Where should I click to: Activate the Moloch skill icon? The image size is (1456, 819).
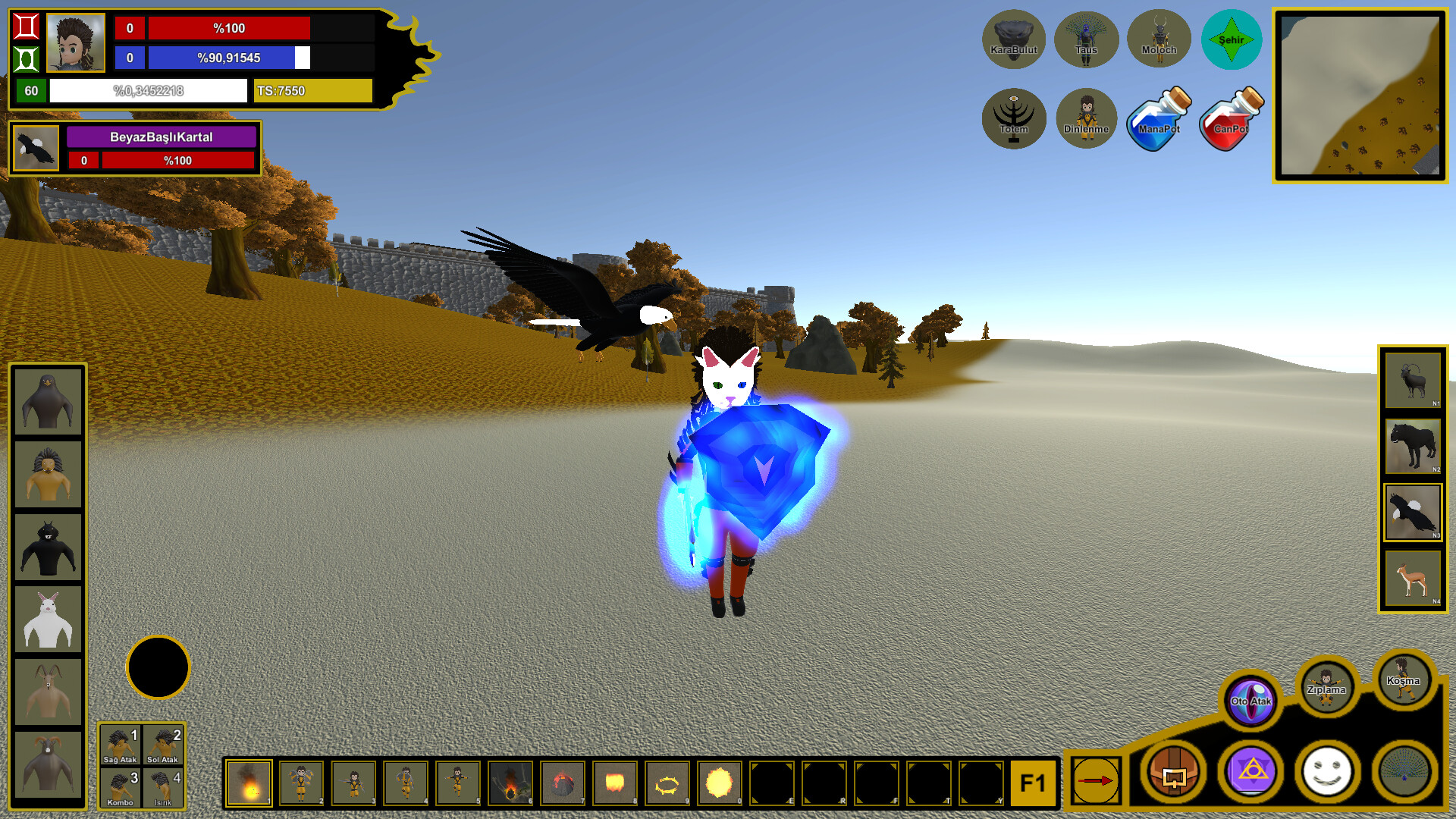(x=1159, y=39)
